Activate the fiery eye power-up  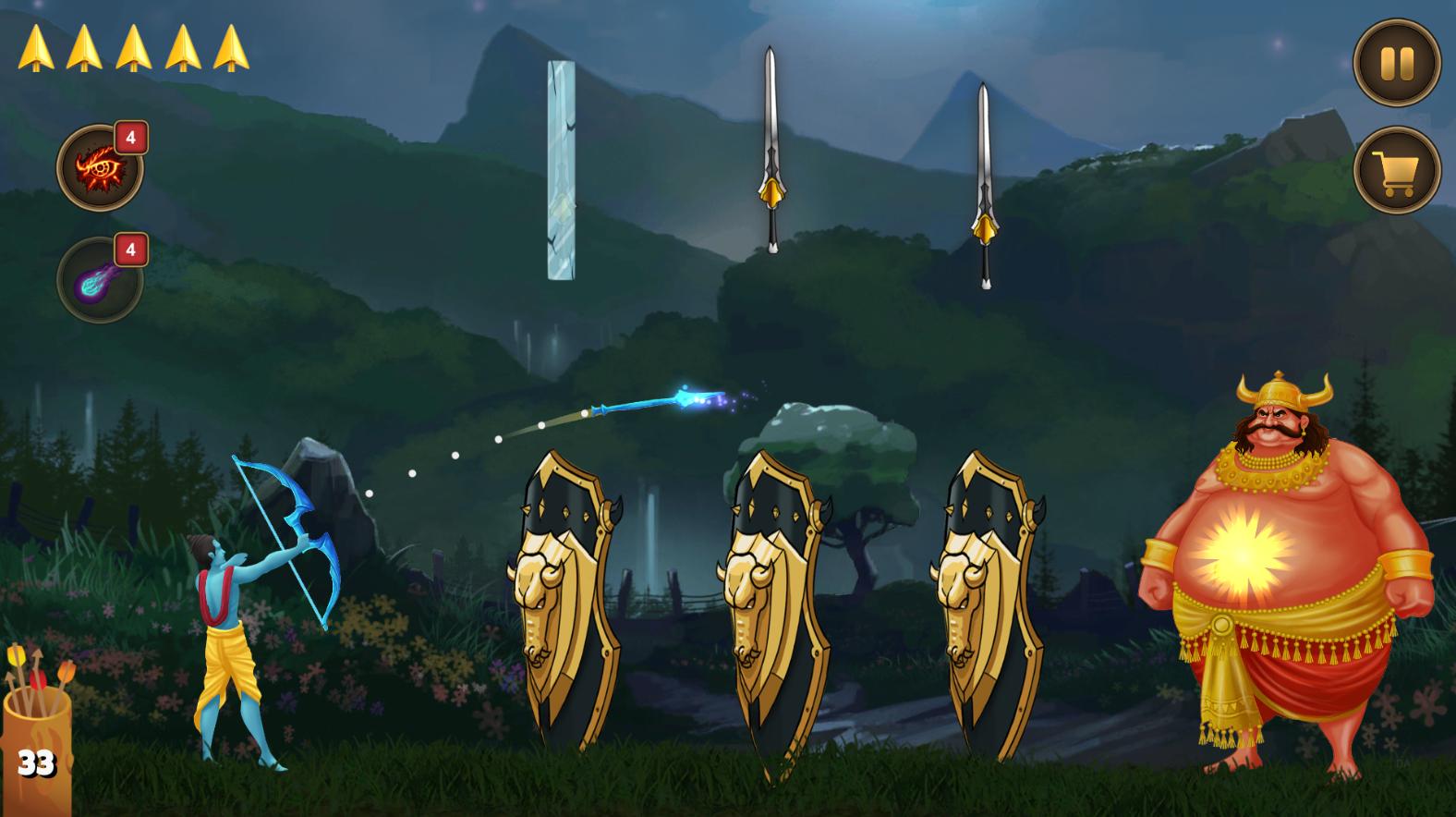(x=99, y=169)
